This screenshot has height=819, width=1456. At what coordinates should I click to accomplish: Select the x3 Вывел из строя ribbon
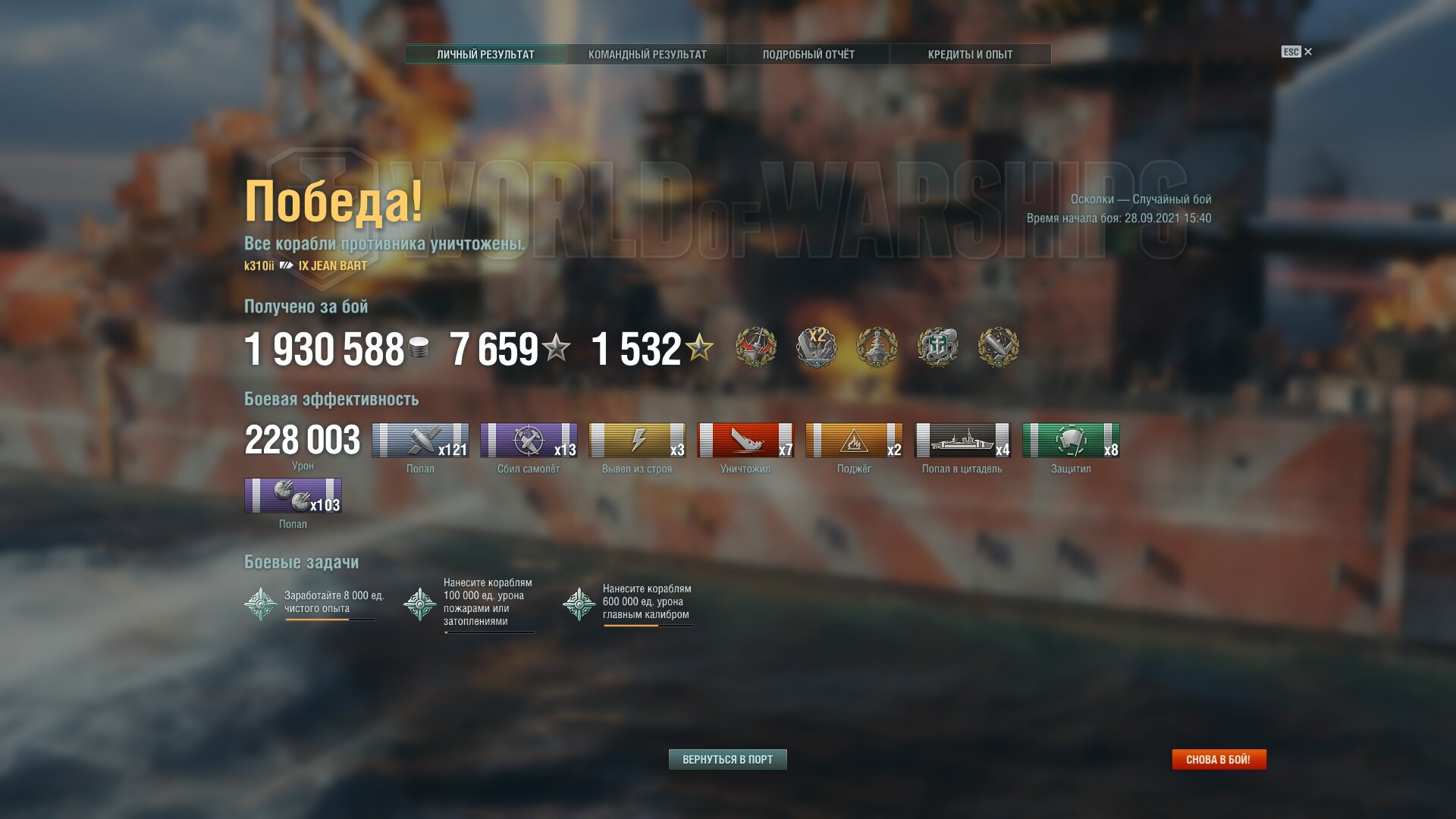[x=637, y=441]
